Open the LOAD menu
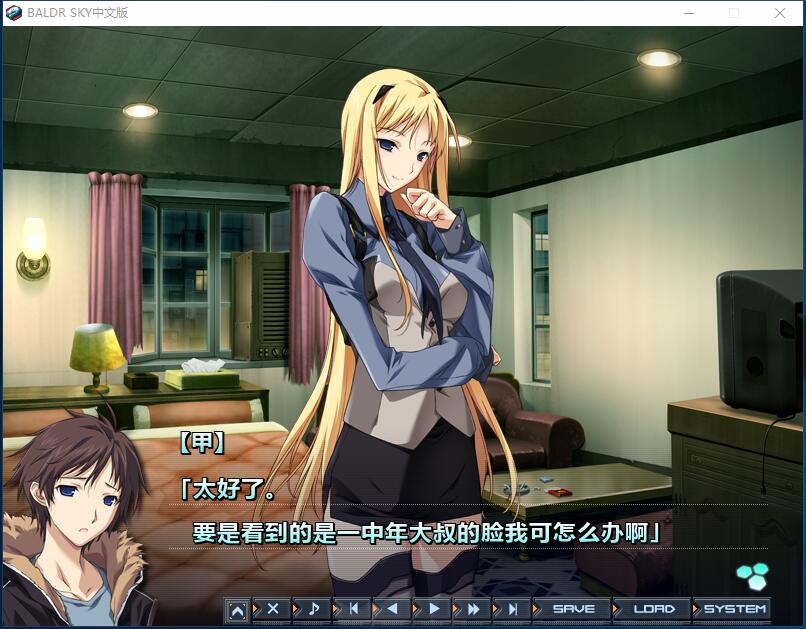Image resolution: width=806 pixels, height=629 pixels. coord(654,608)
